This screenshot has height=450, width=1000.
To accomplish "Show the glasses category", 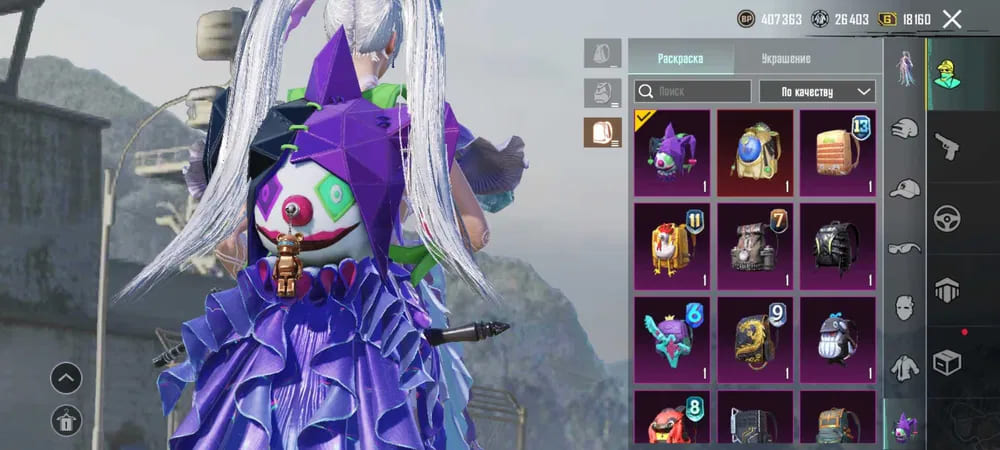I will (x=904, y=247).
